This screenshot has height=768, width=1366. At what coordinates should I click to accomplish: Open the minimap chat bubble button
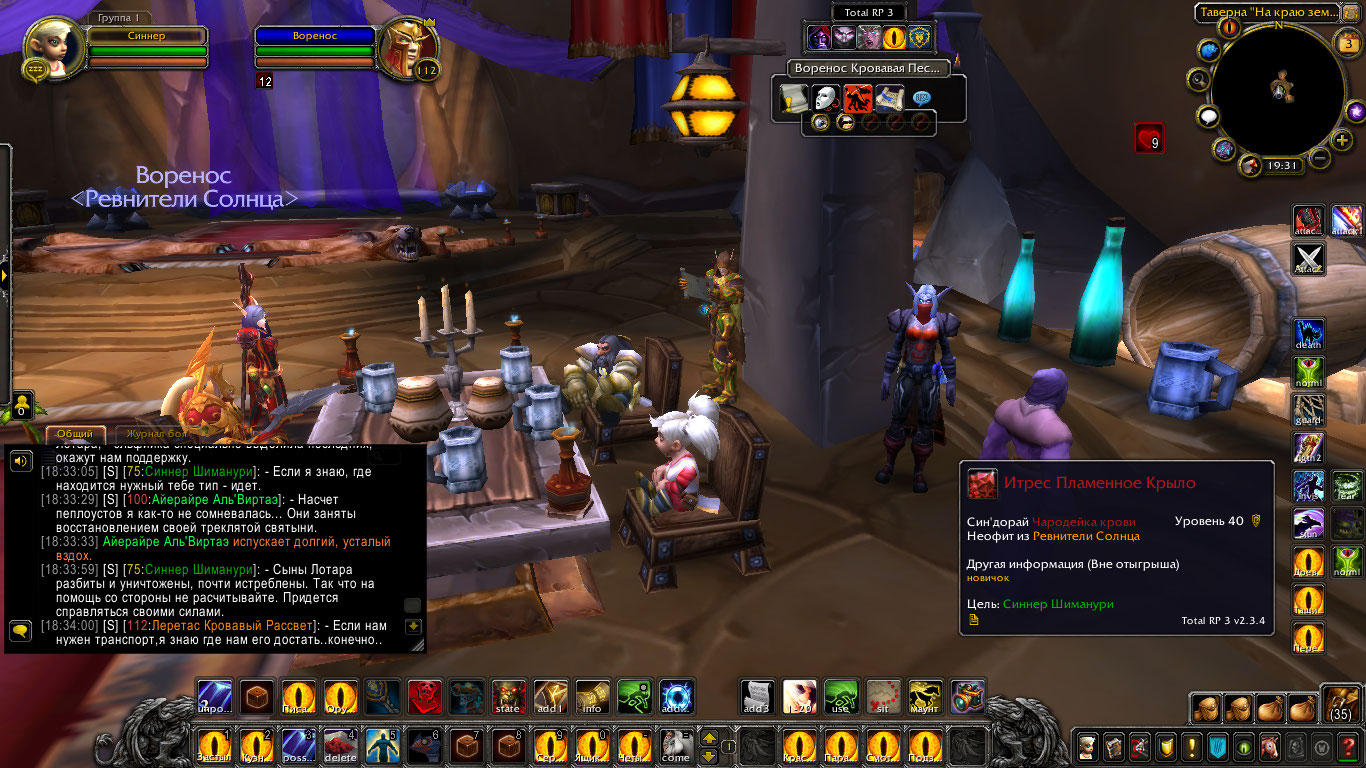pos(1210,117)
